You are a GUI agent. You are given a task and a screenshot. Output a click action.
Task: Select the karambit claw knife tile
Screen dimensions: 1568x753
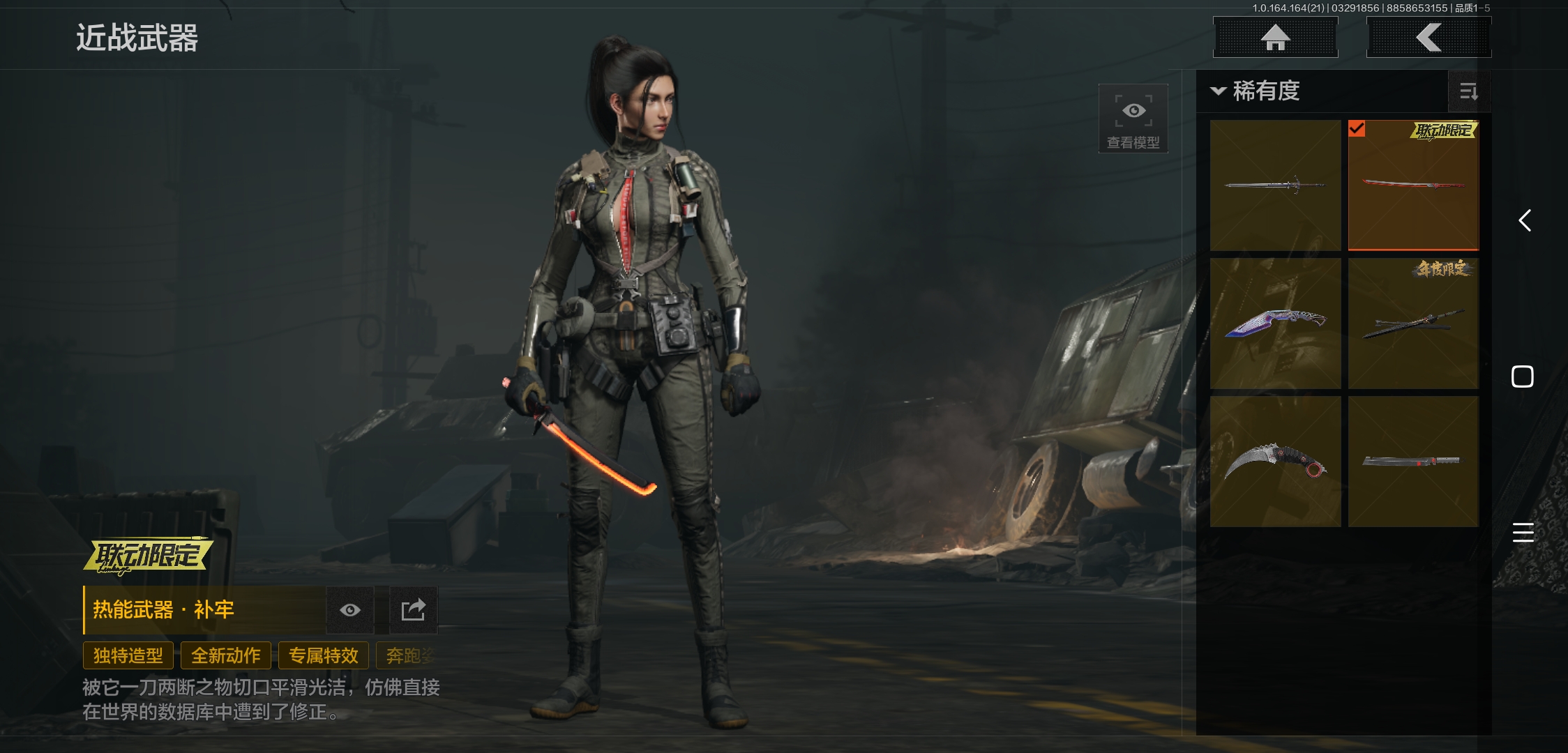pyautogui.click(x=1275, y=462)
